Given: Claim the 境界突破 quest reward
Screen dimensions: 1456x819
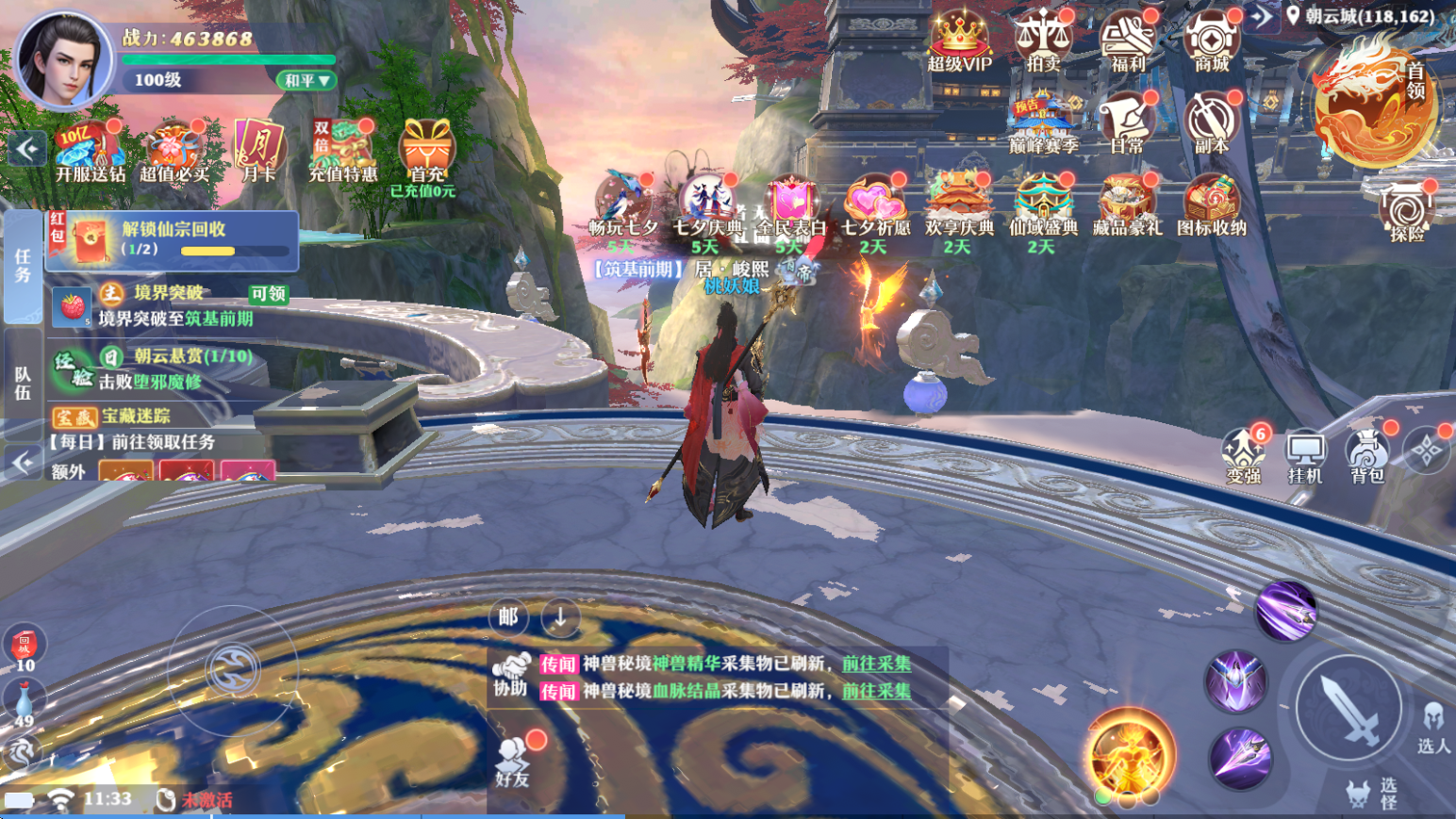Looking at the screenshot, I should [268, 294].
